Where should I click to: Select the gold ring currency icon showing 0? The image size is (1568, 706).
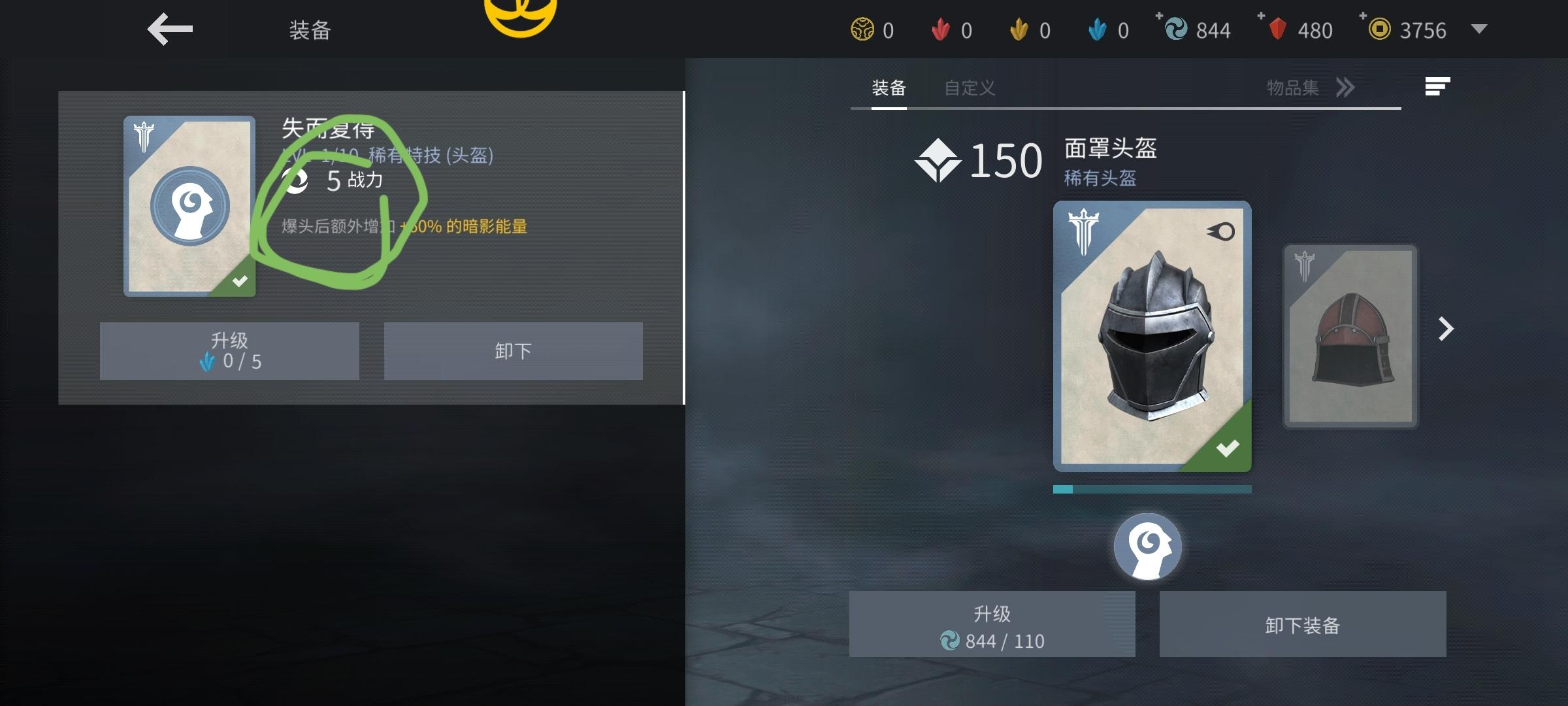[x=862, y=29]
